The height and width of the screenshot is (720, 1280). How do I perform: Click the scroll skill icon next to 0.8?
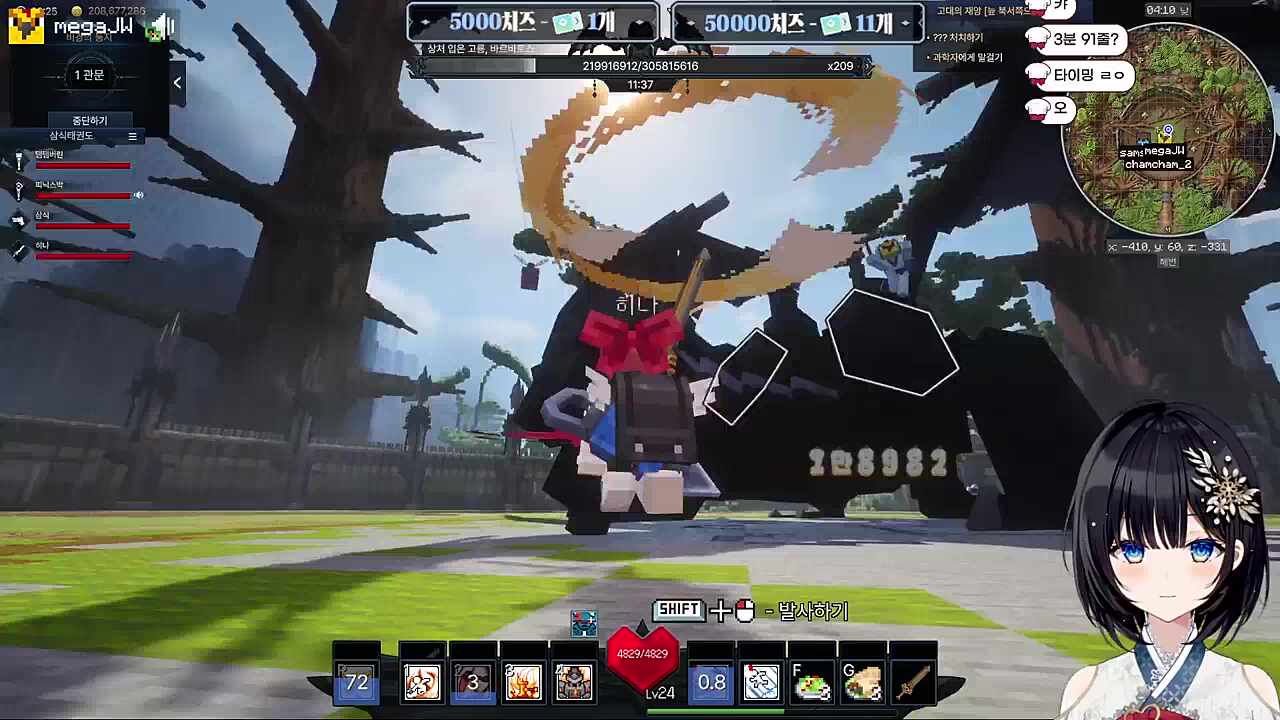point(761,681)
